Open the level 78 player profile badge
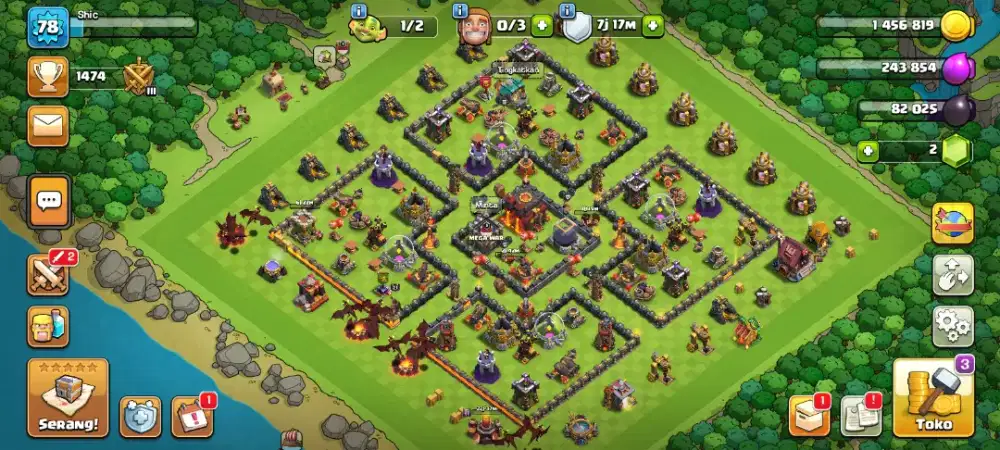Image resolution: width=1000 pixels, height=450 pixels. coord(48,27)
